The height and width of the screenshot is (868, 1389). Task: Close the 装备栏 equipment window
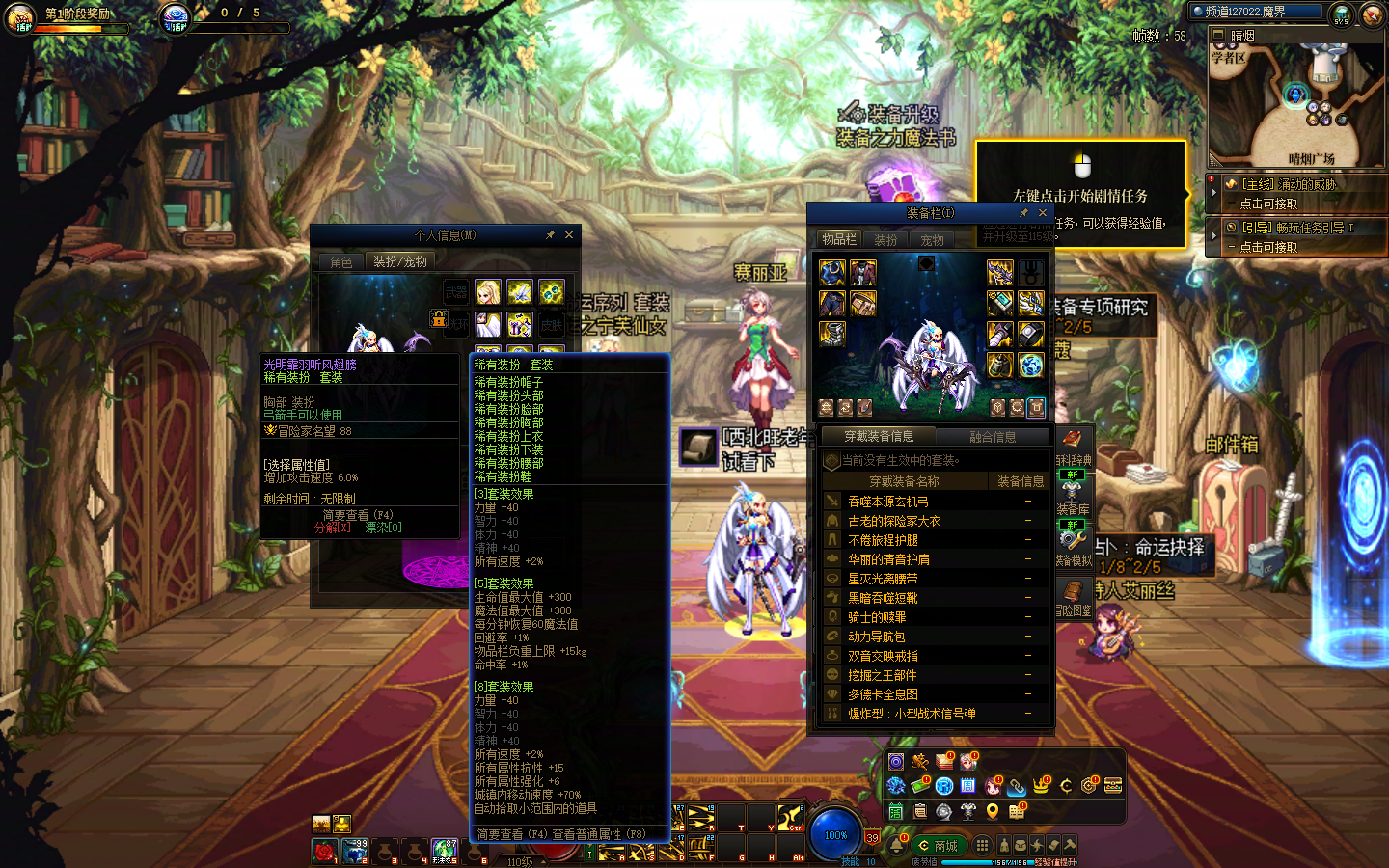pyautogui.click(x=1043, y=213)
